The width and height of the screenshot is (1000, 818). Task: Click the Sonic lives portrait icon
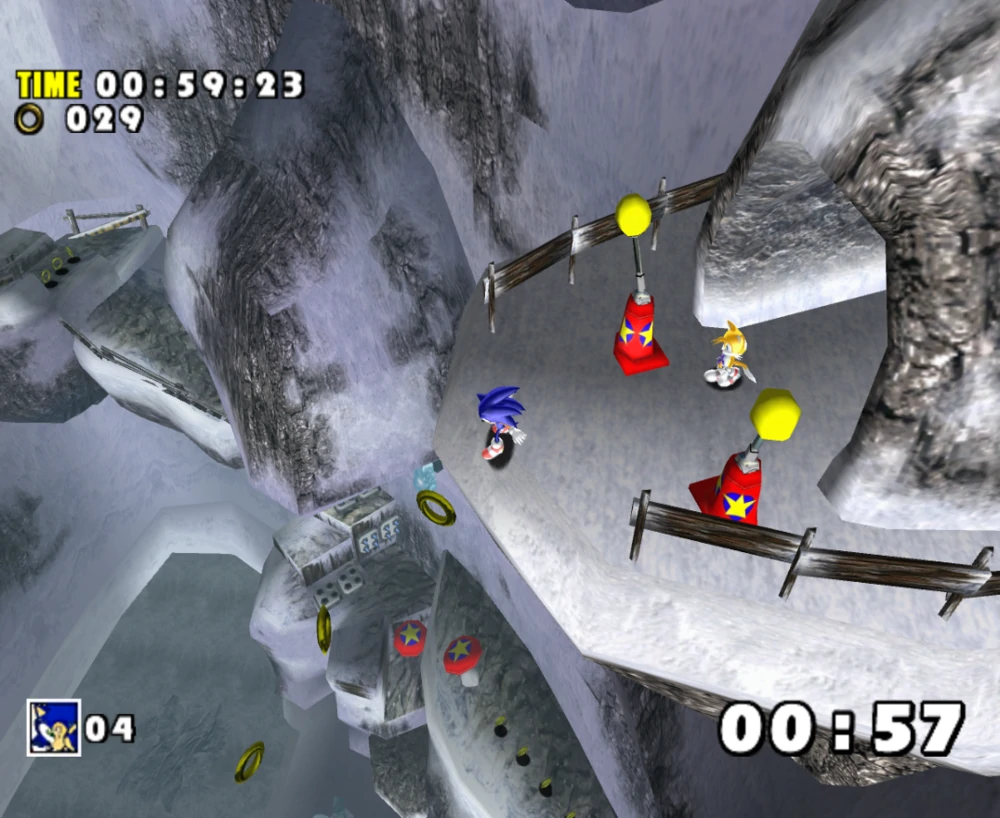[x=53, y=727]
